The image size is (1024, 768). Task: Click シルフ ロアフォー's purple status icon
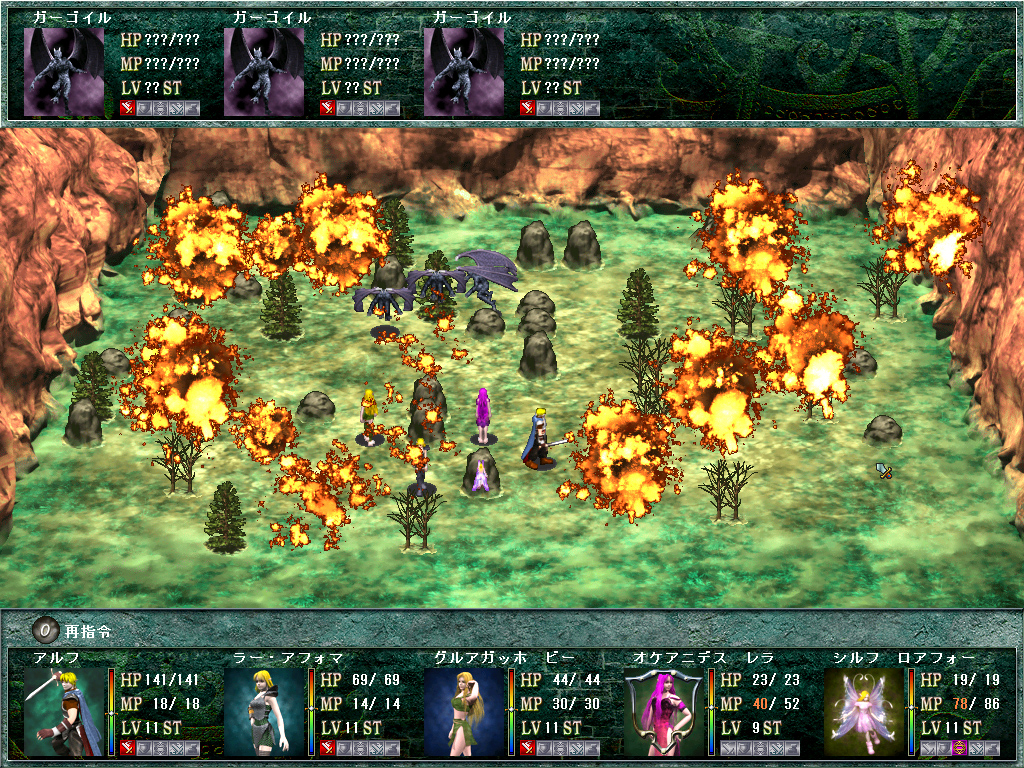959,748
